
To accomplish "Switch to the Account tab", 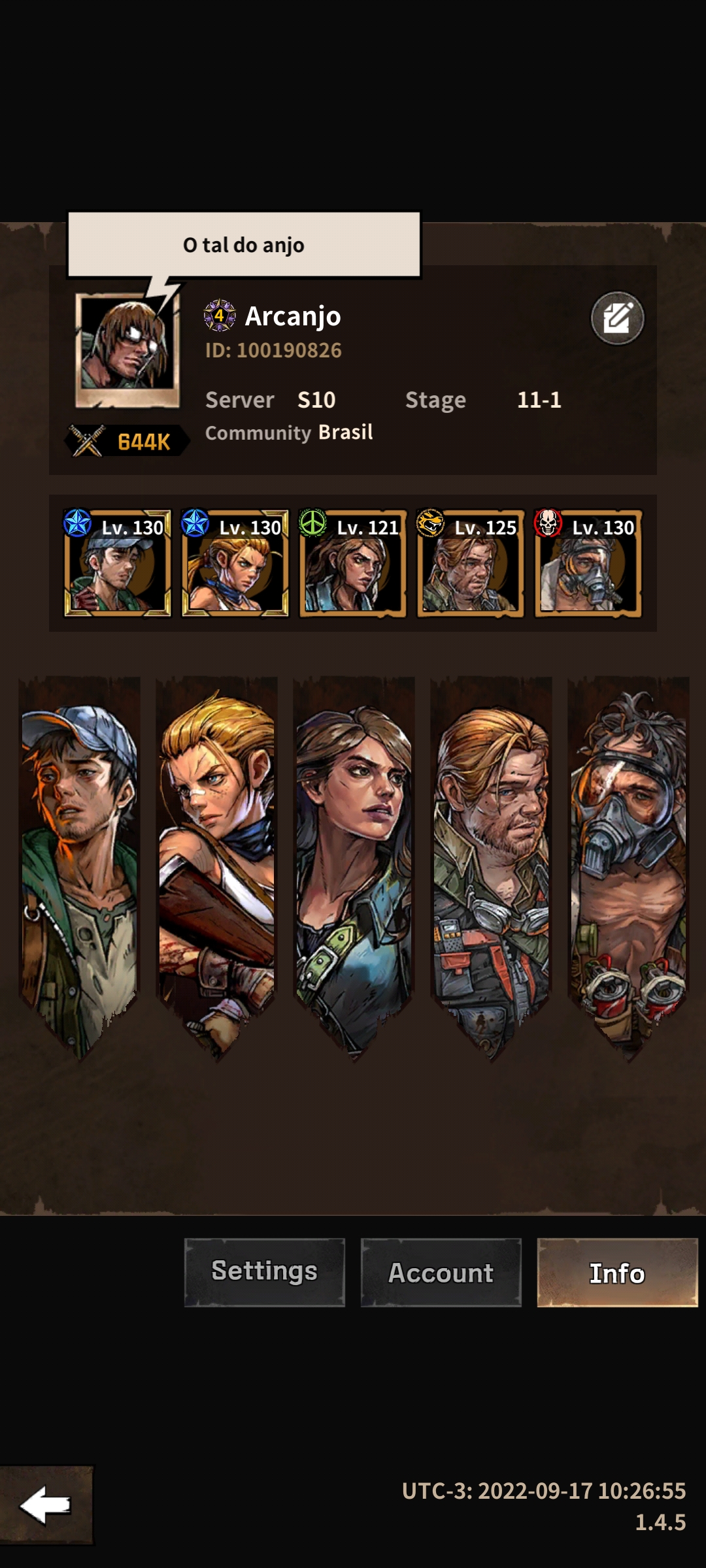I will [x=441, y=1272].
